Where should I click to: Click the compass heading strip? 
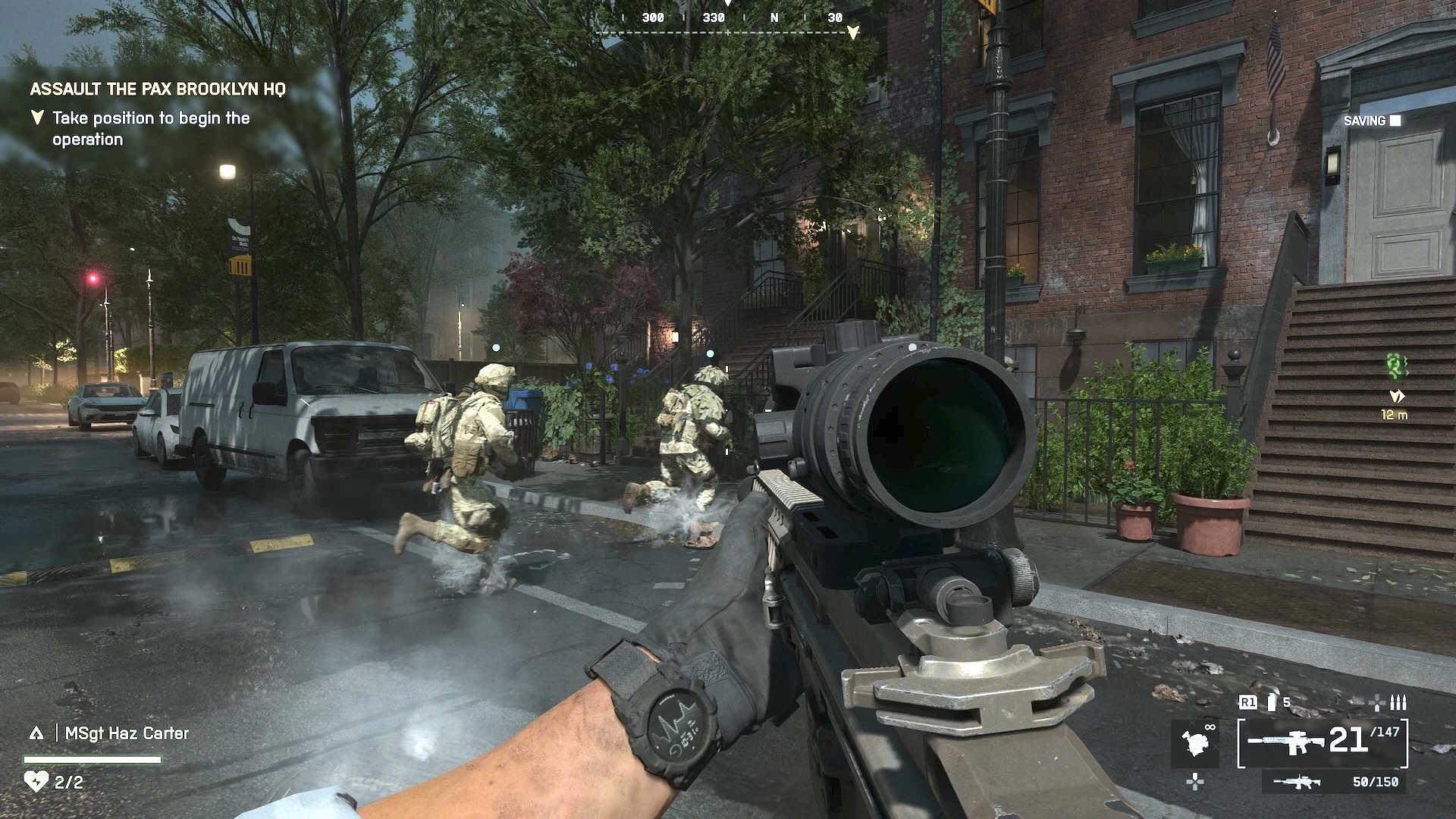coord(728,19)
